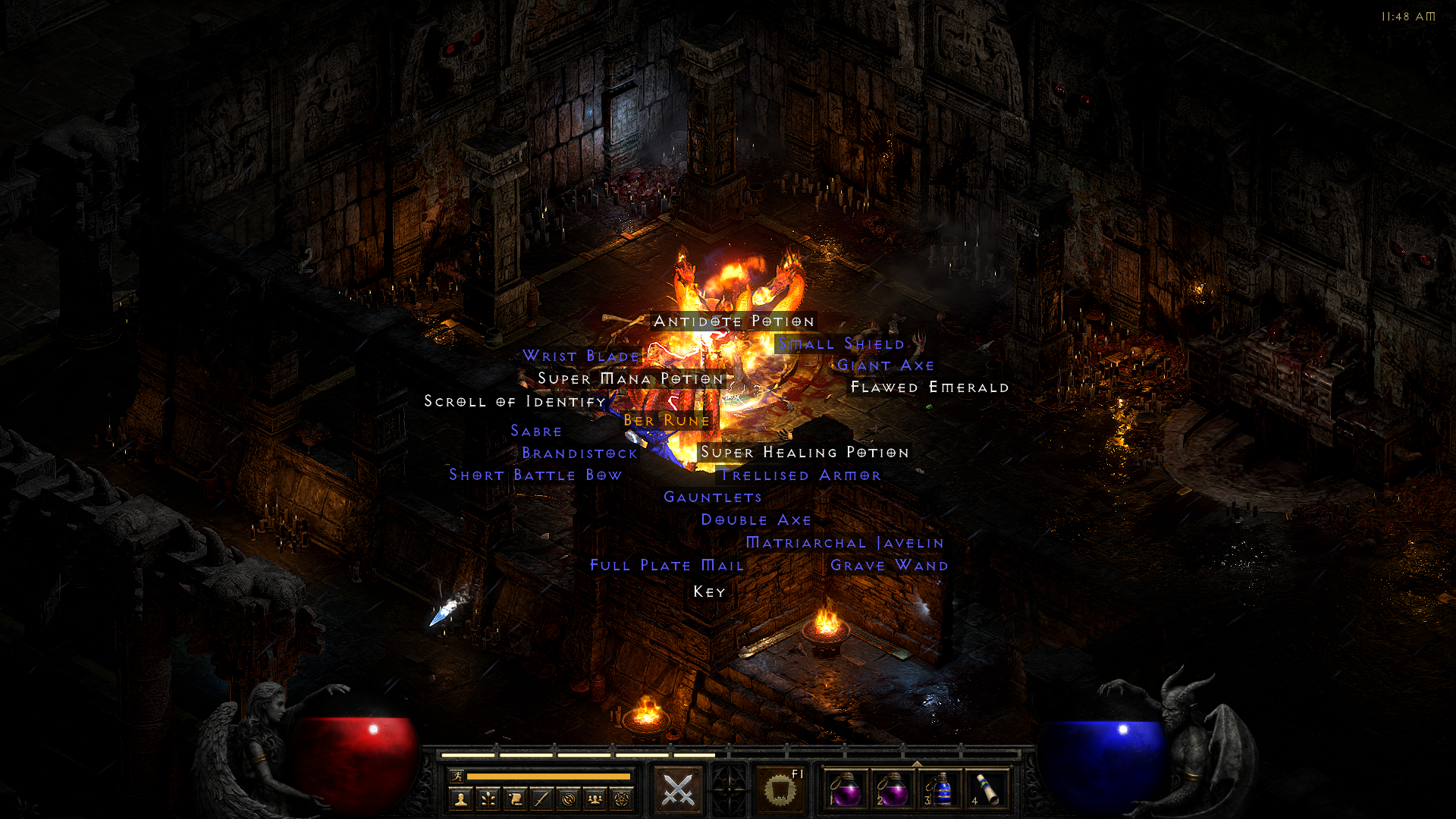Open the F1 right-hand skill slot
Viewport: 1456px width, 819px height.
click(780, 789)
